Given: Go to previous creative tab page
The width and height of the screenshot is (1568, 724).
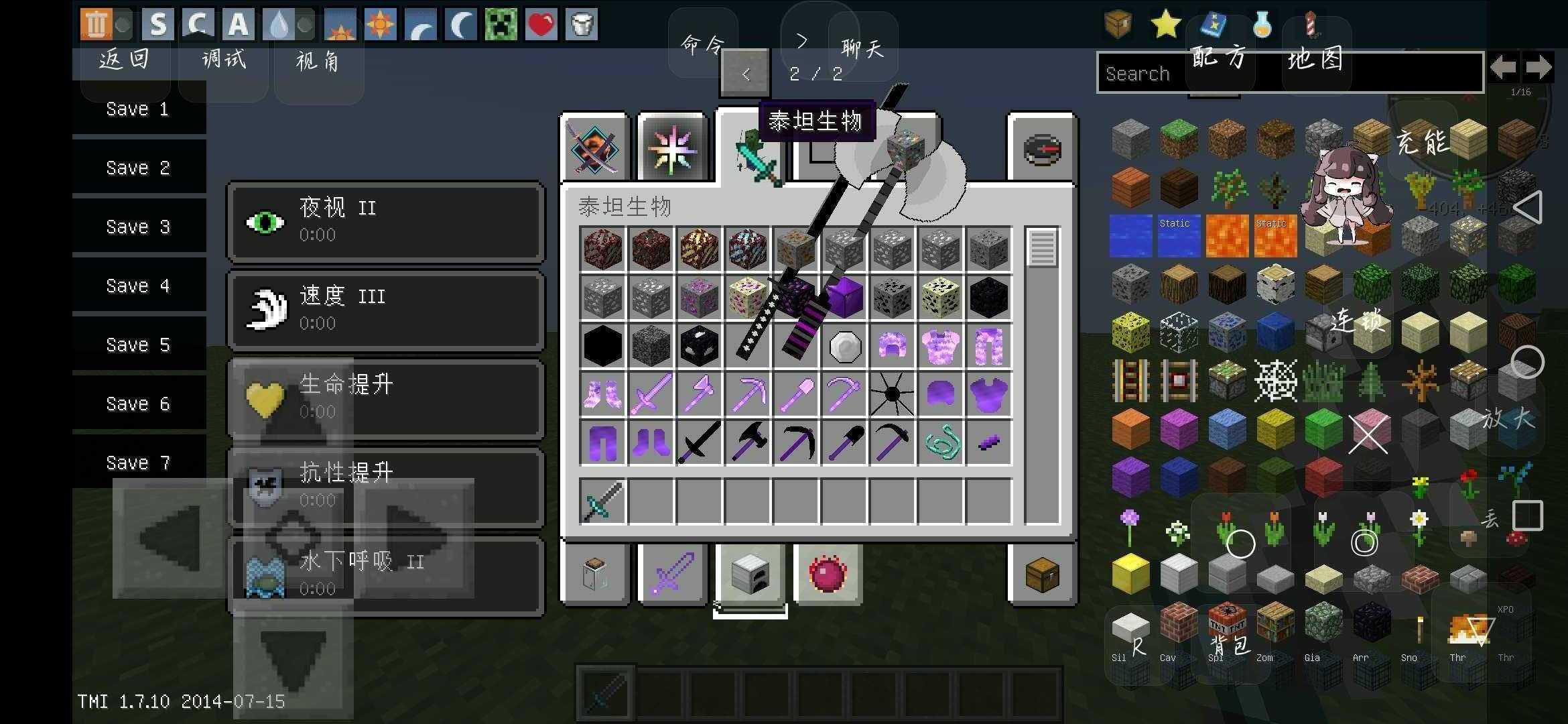Looking at the screenshot, I should click(x=745, y=74).
